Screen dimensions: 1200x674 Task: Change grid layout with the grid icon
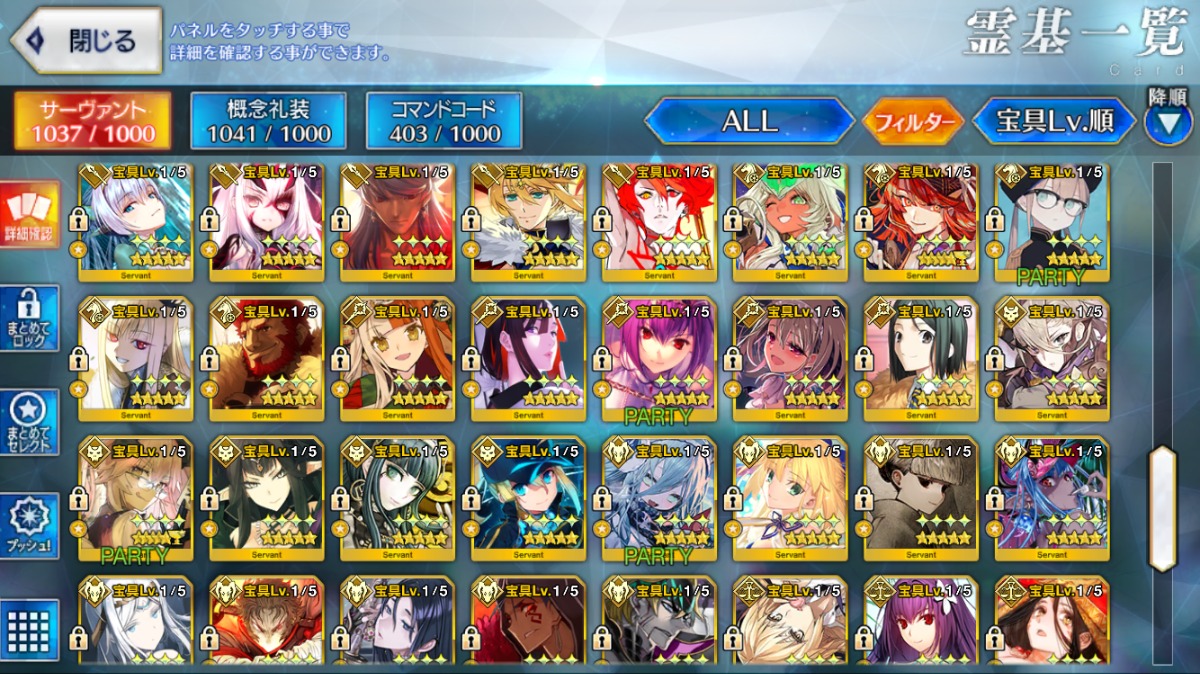click(31, 629)
